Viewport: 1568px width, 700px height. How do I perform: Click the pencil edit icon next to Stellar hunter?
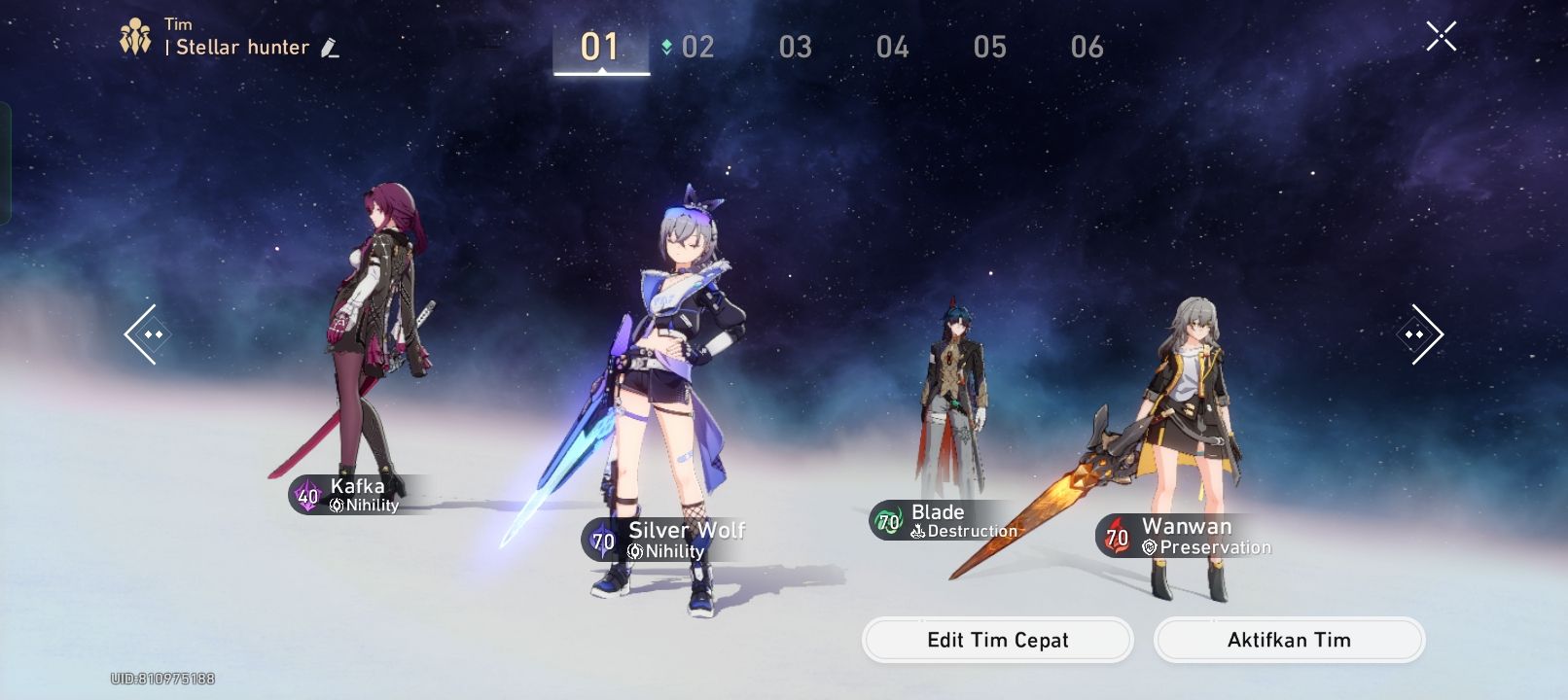pos(329,47)
